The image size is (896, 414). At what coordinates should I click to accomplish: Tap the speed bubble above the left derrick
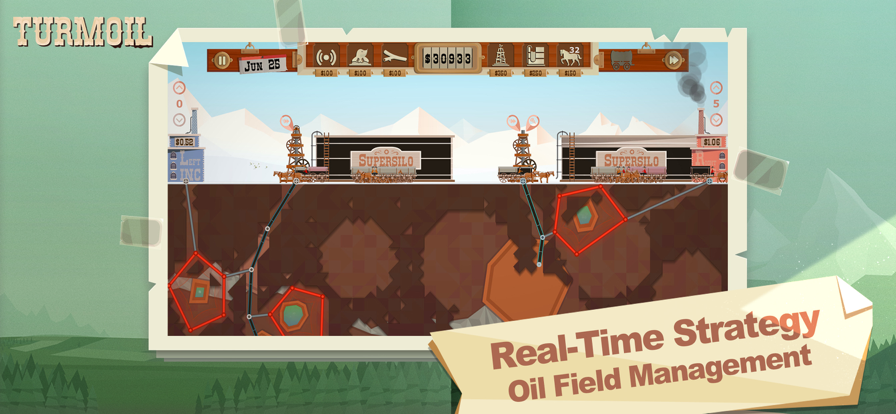click(287, 121)
